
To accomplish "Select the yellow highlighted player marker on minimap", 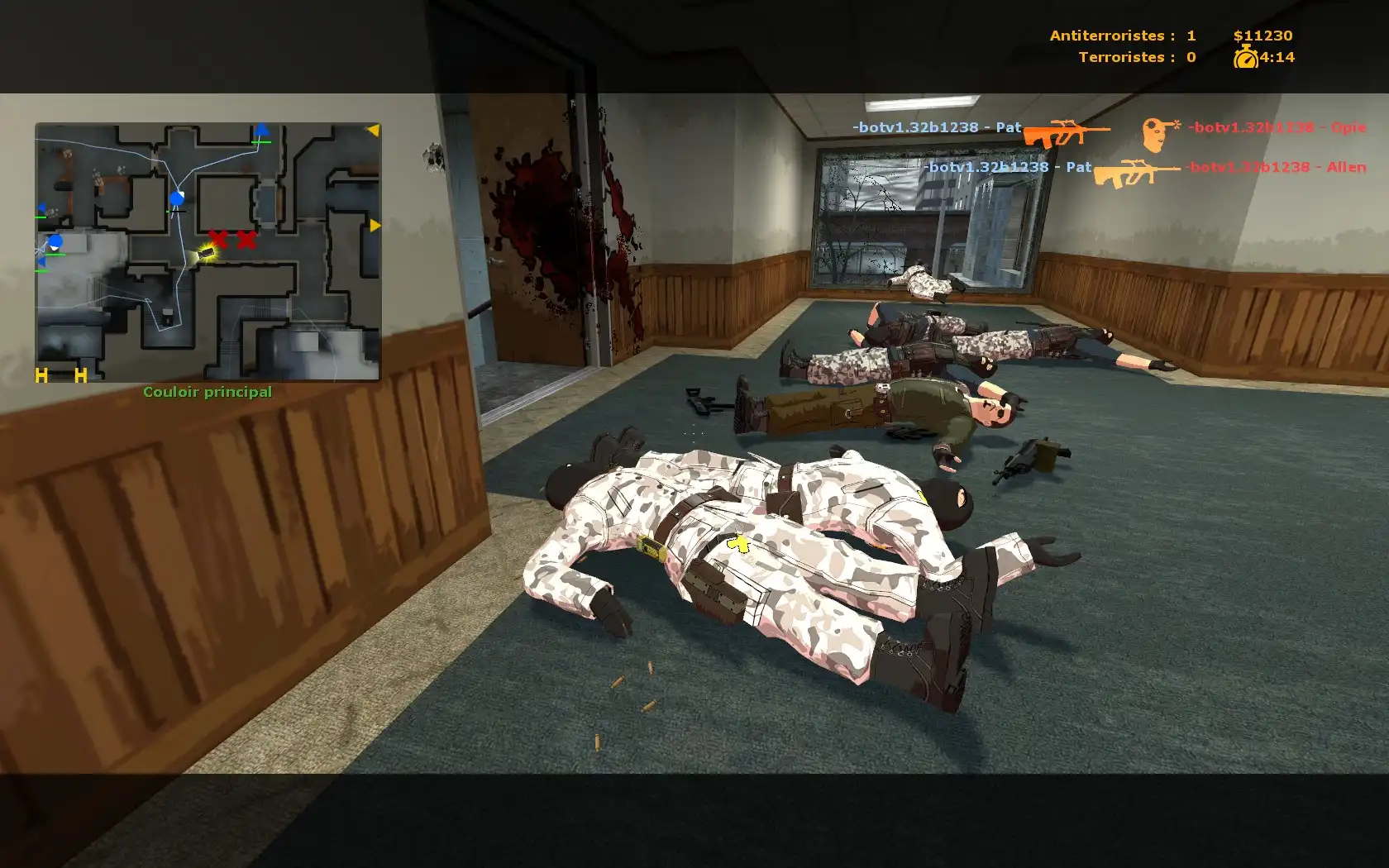I will pyautogui.click(x=206, y=254).
